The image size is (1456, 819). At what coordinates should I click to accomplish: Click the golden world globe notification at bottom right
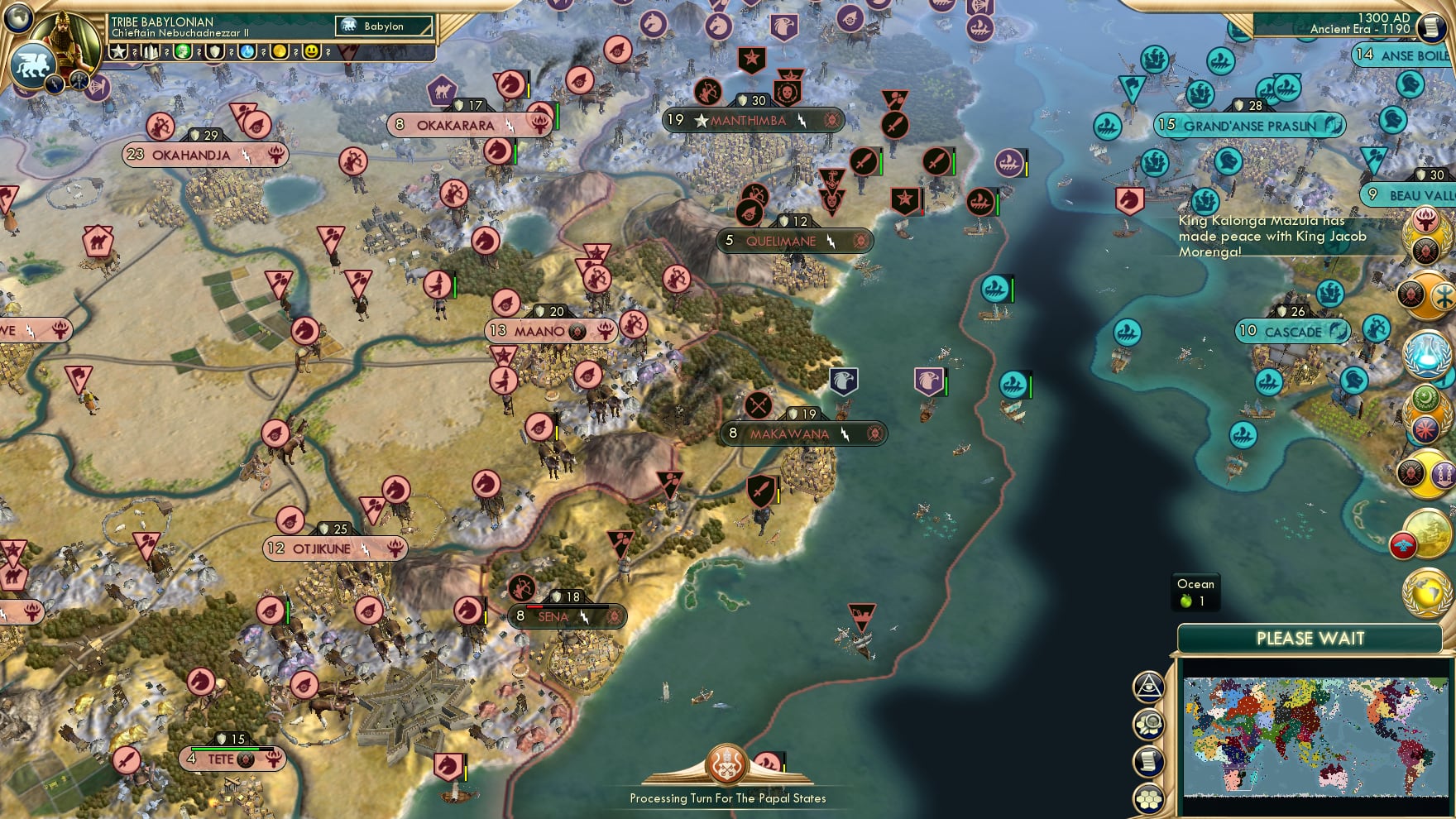(1425, 591)
